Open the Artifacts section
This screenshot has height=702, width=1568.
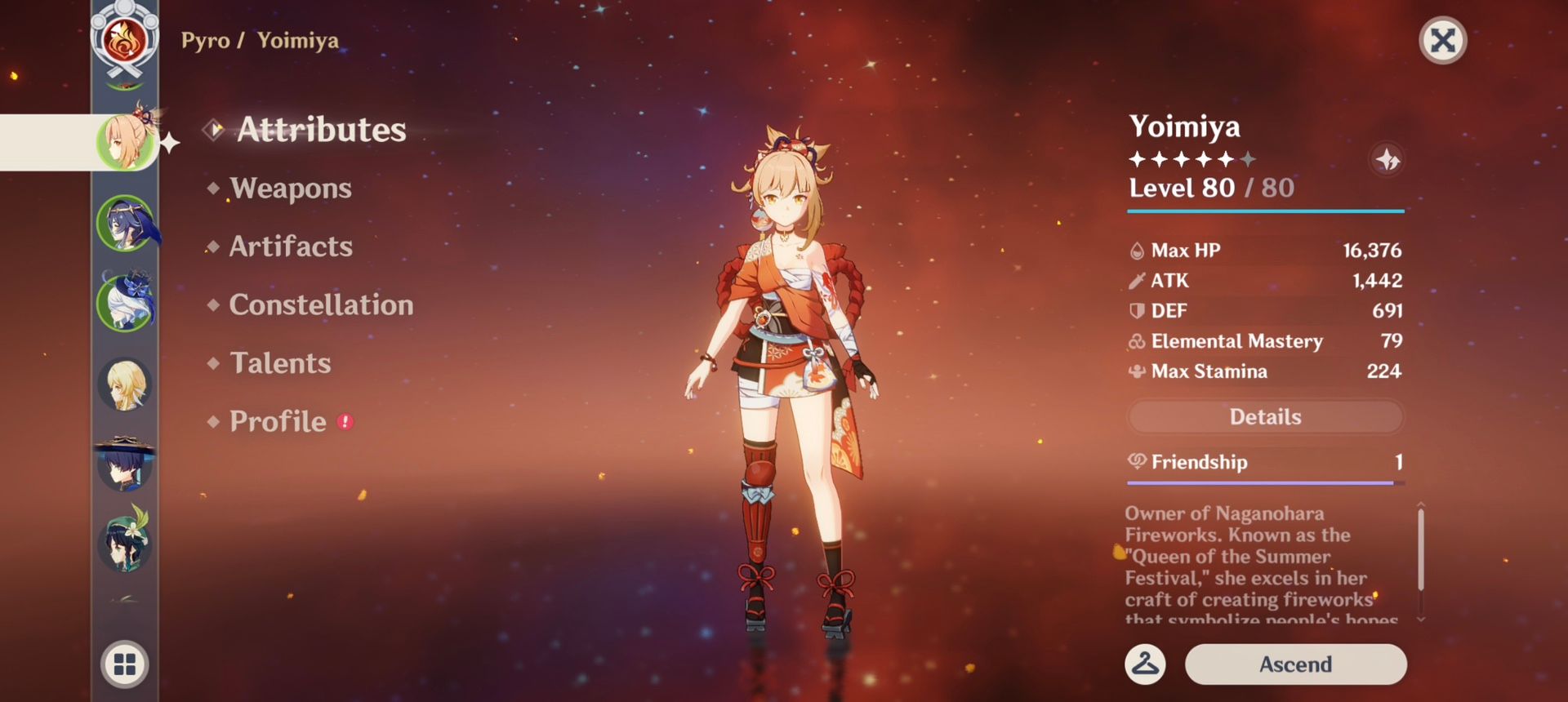[291, 247]
